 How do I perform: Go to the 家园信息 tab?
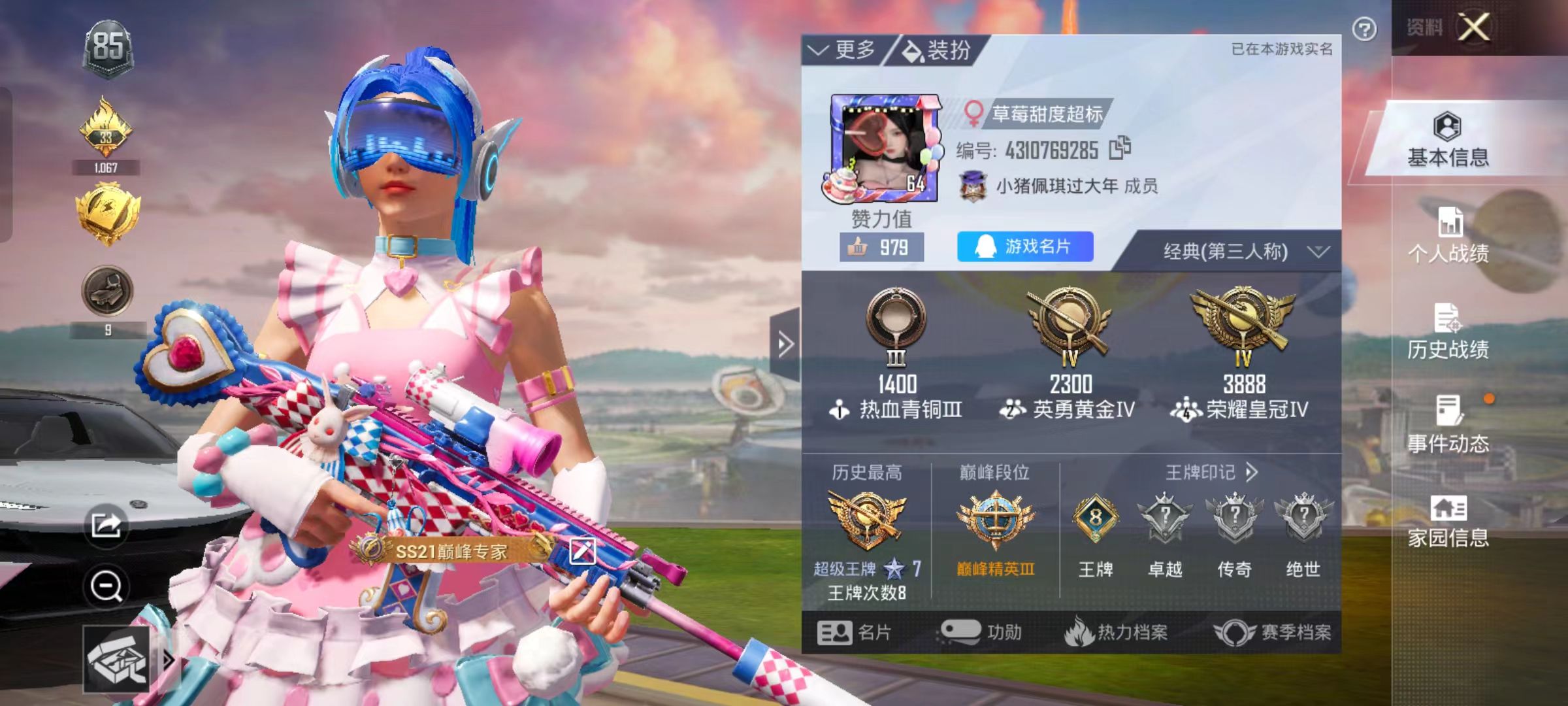(x=1448, y=521)
